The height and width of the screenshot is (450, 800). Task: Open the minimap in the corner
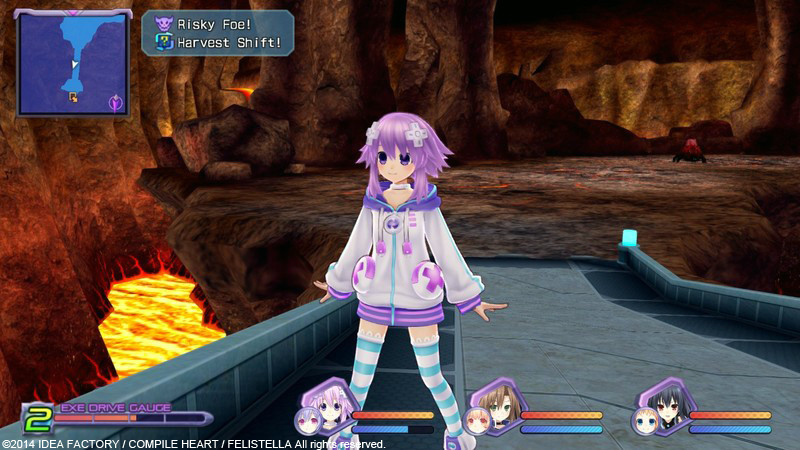72,62
